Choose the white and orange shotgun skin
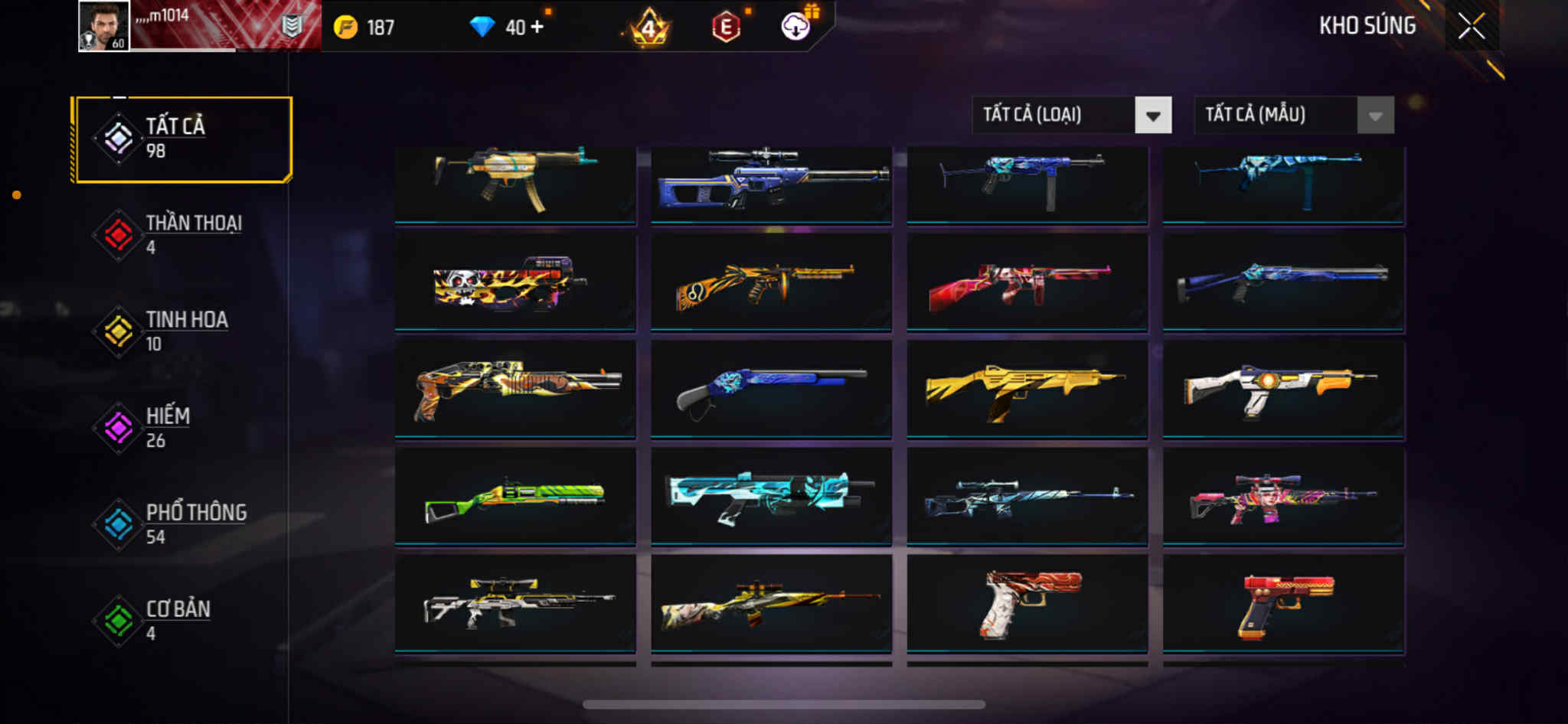 [1283, 389]
